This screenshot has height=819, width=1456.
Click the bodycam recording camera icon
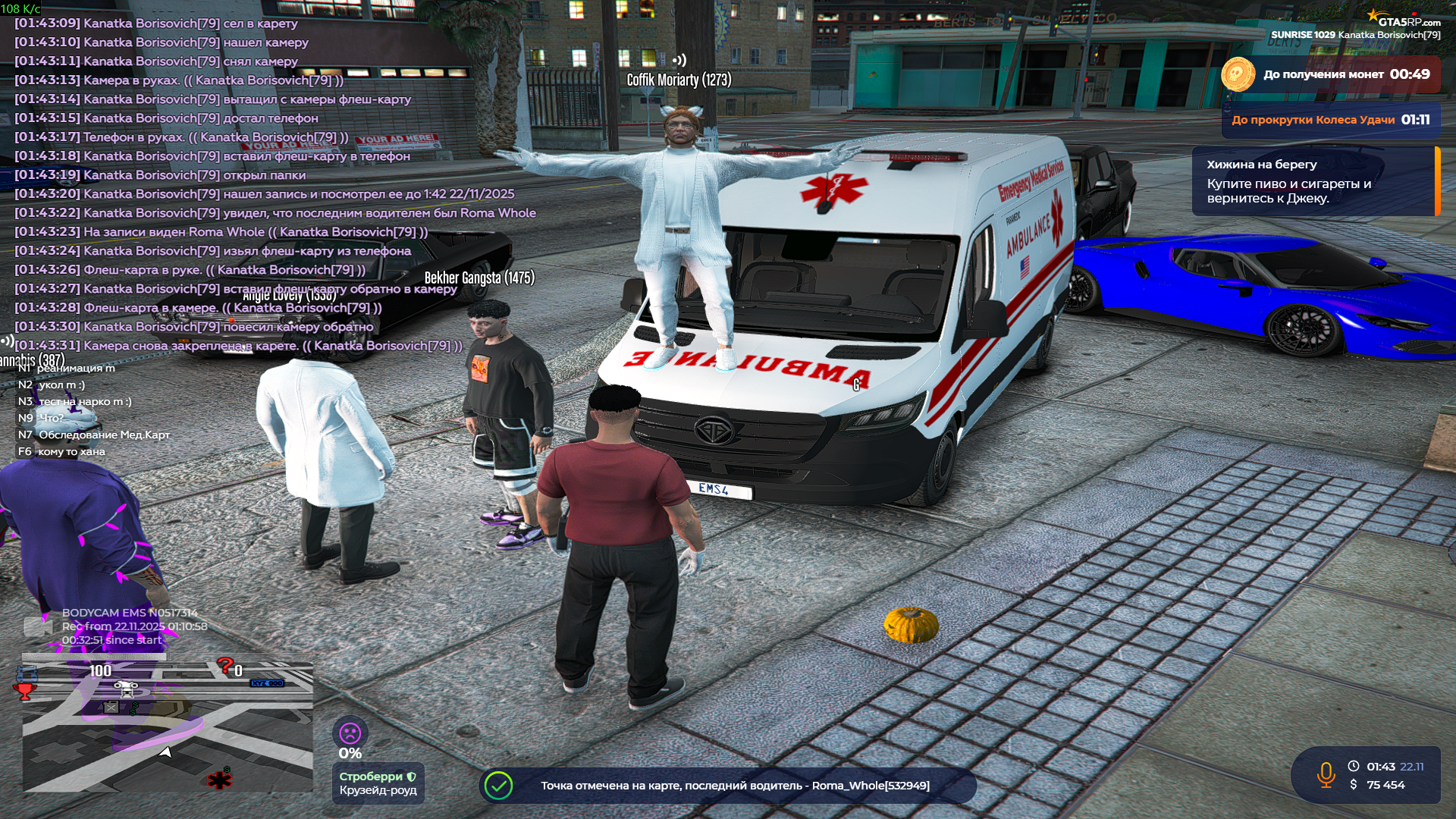pos(38,626)
